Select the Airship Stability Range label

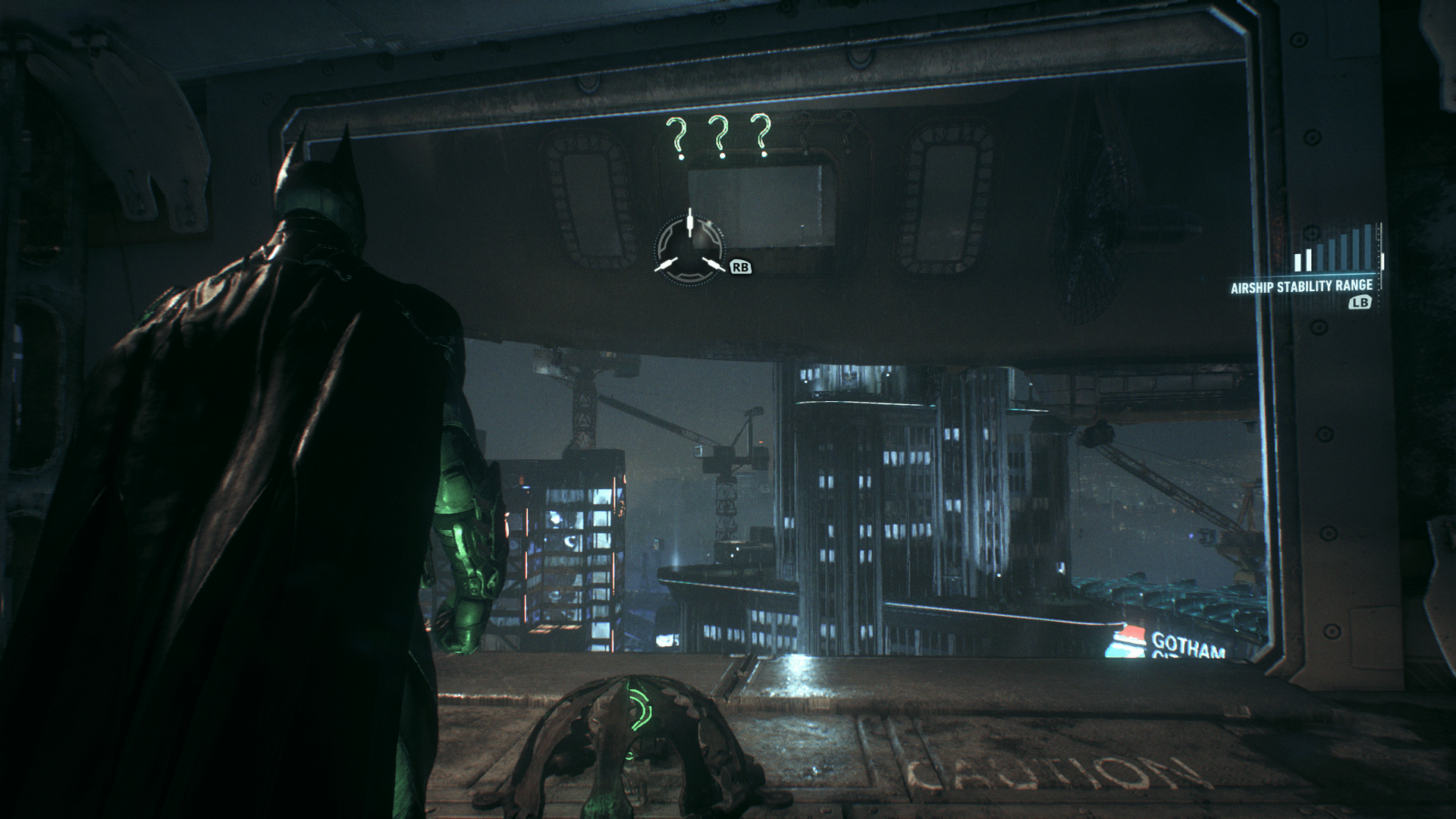[1302, 286]
